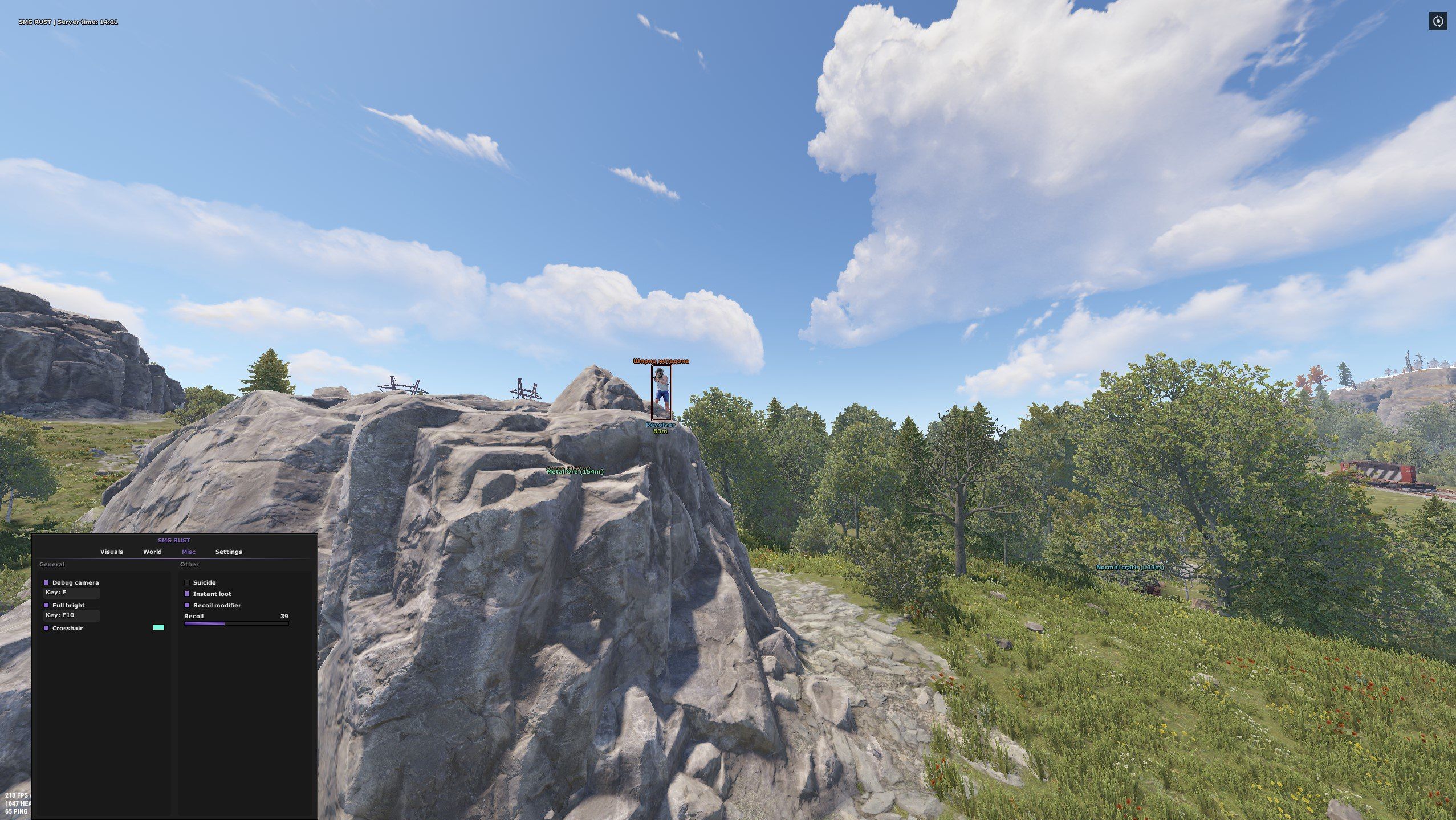This screenshot has height=820, width=1456.
Task: Click the Debug camera 'Key: F' keybind field
Action: (x=72, y=593)
